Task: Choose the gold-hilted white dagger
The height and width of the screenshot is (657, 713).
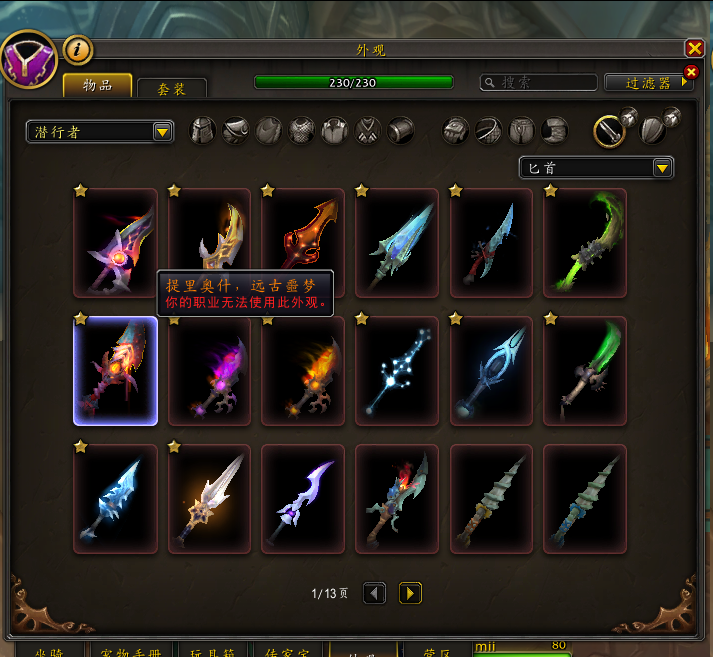Action: 209,499
